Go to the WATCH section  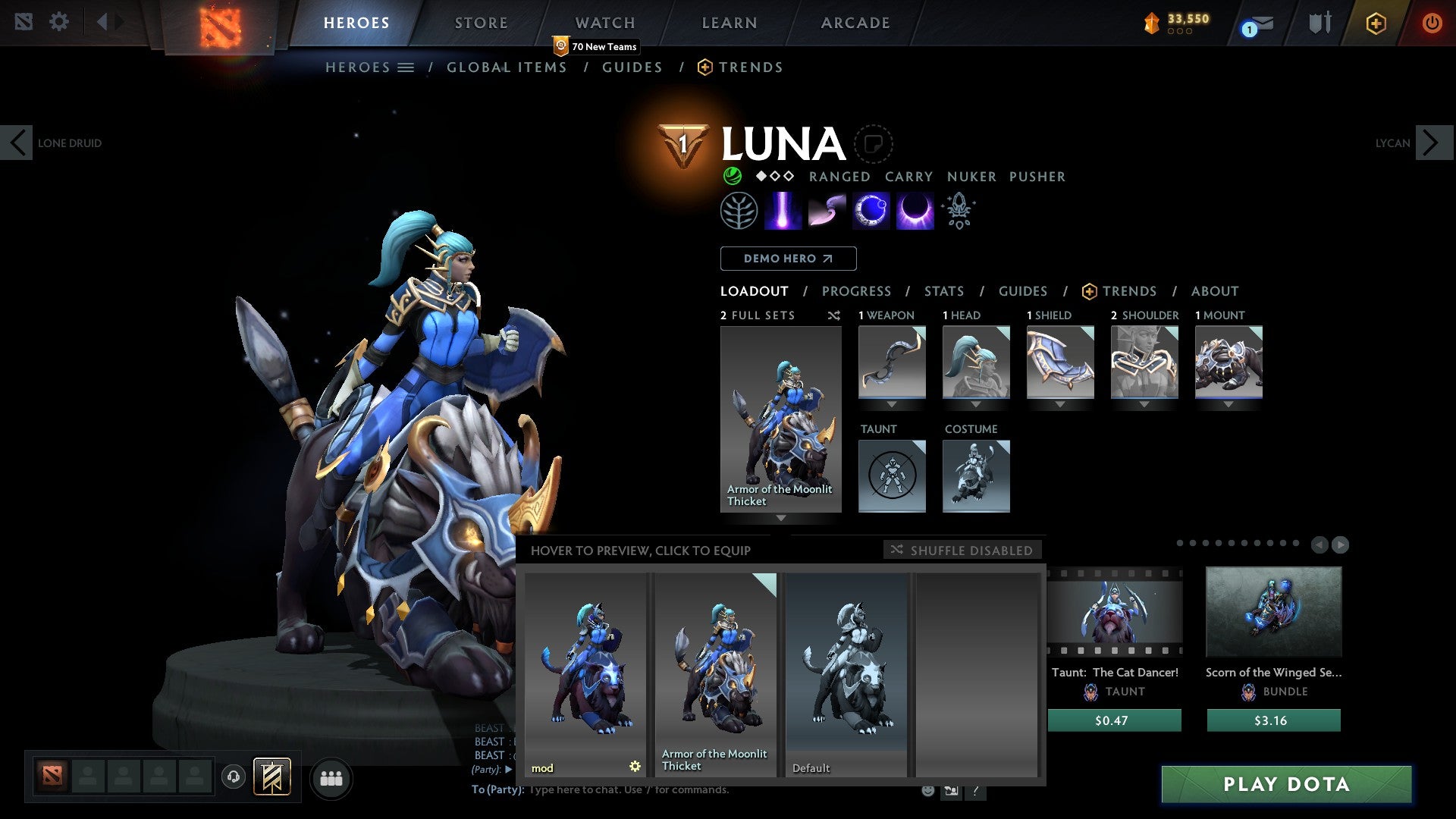pos(604,23)
